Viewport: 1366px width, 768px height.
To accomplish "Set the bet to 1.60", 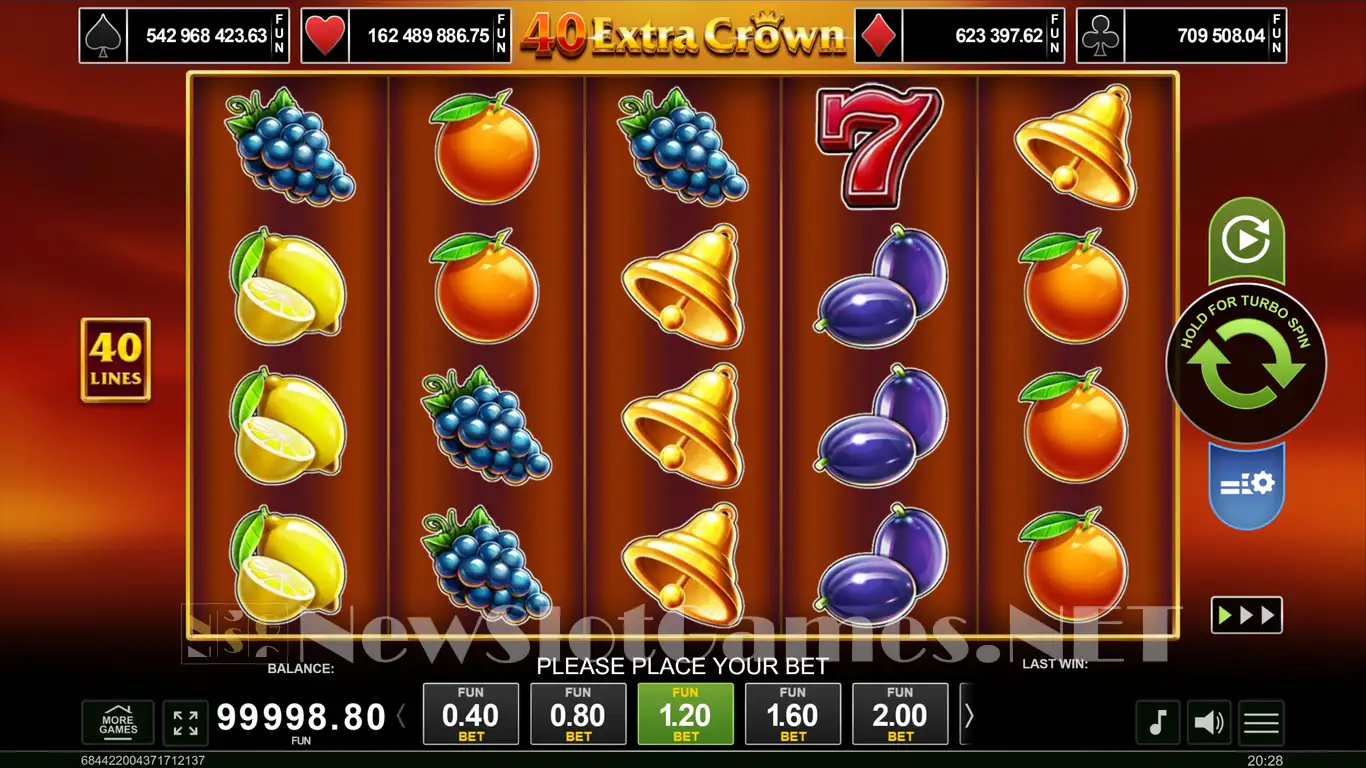I will click(x=793, y=714).
